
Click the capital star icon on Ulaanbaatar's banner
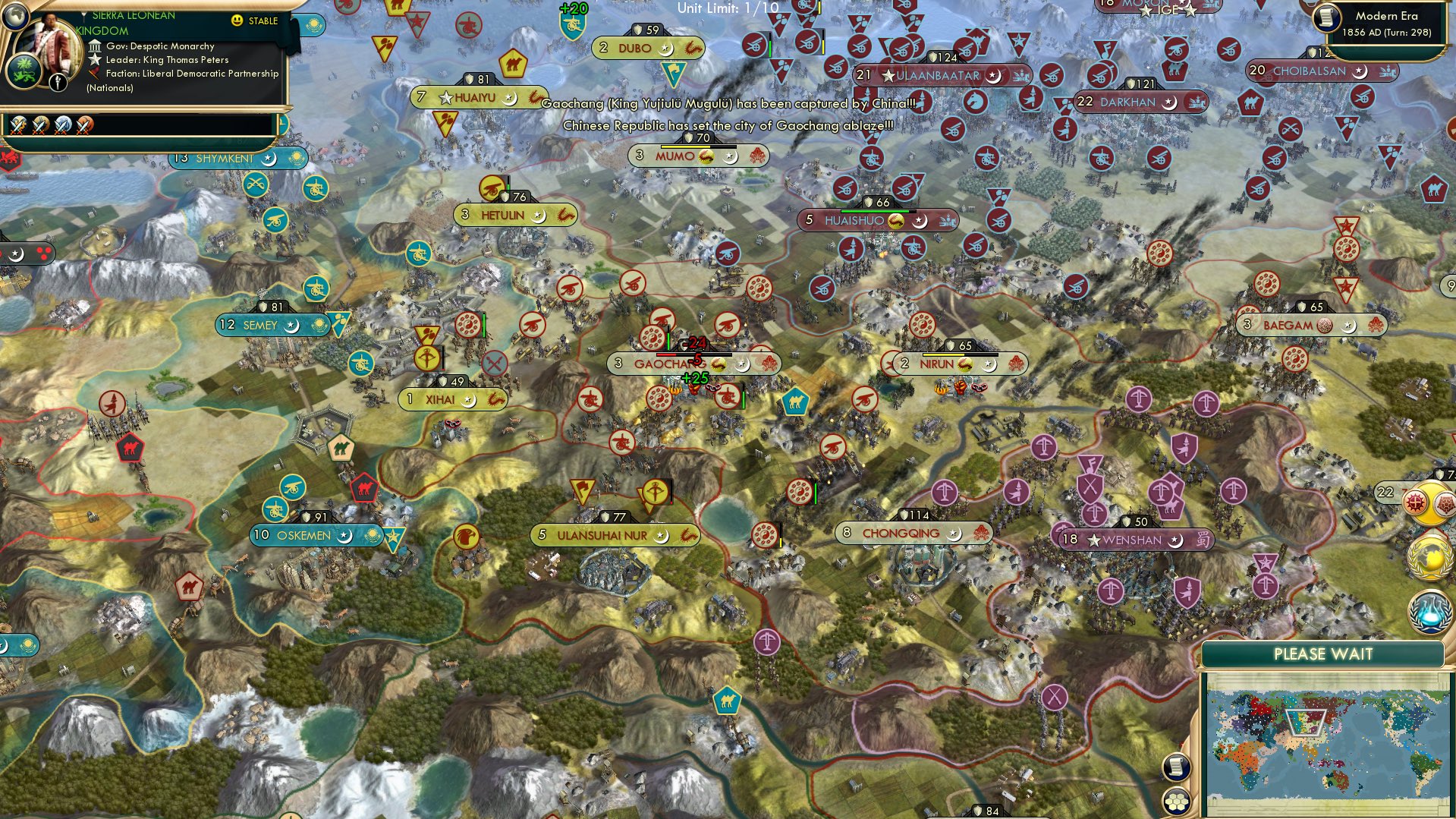coord(887,76)
